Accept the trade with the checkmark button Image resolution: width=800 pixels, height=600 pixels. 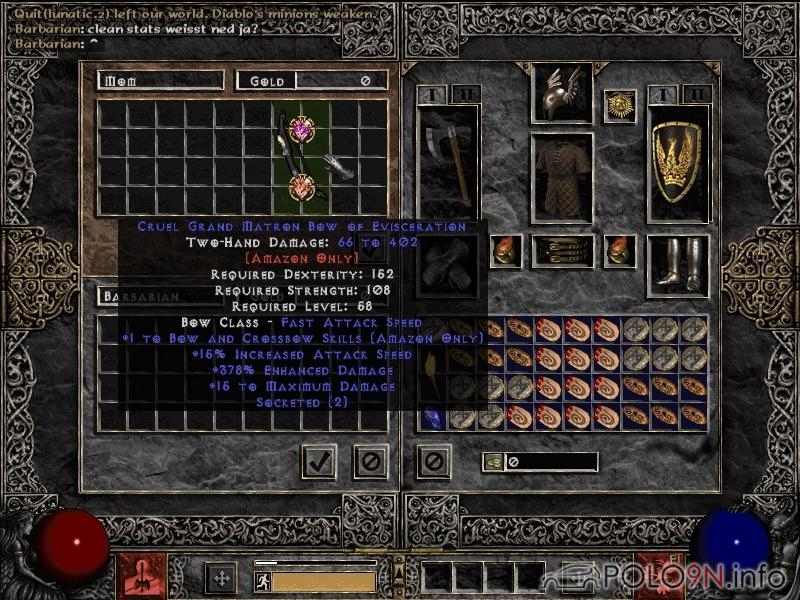click(319, 461)
